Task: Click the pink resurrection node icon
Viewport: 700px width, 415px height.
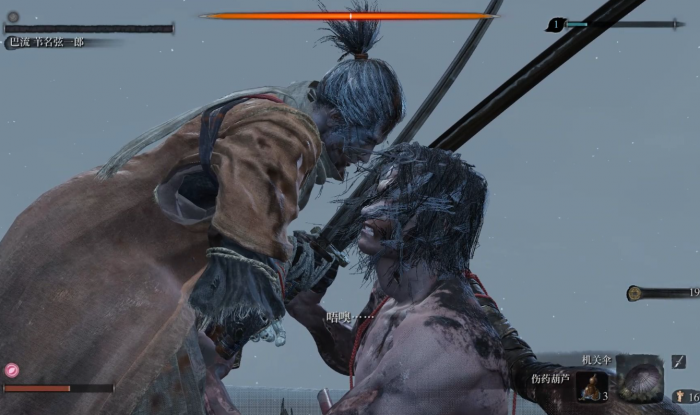Action: (x=12, y=369)
